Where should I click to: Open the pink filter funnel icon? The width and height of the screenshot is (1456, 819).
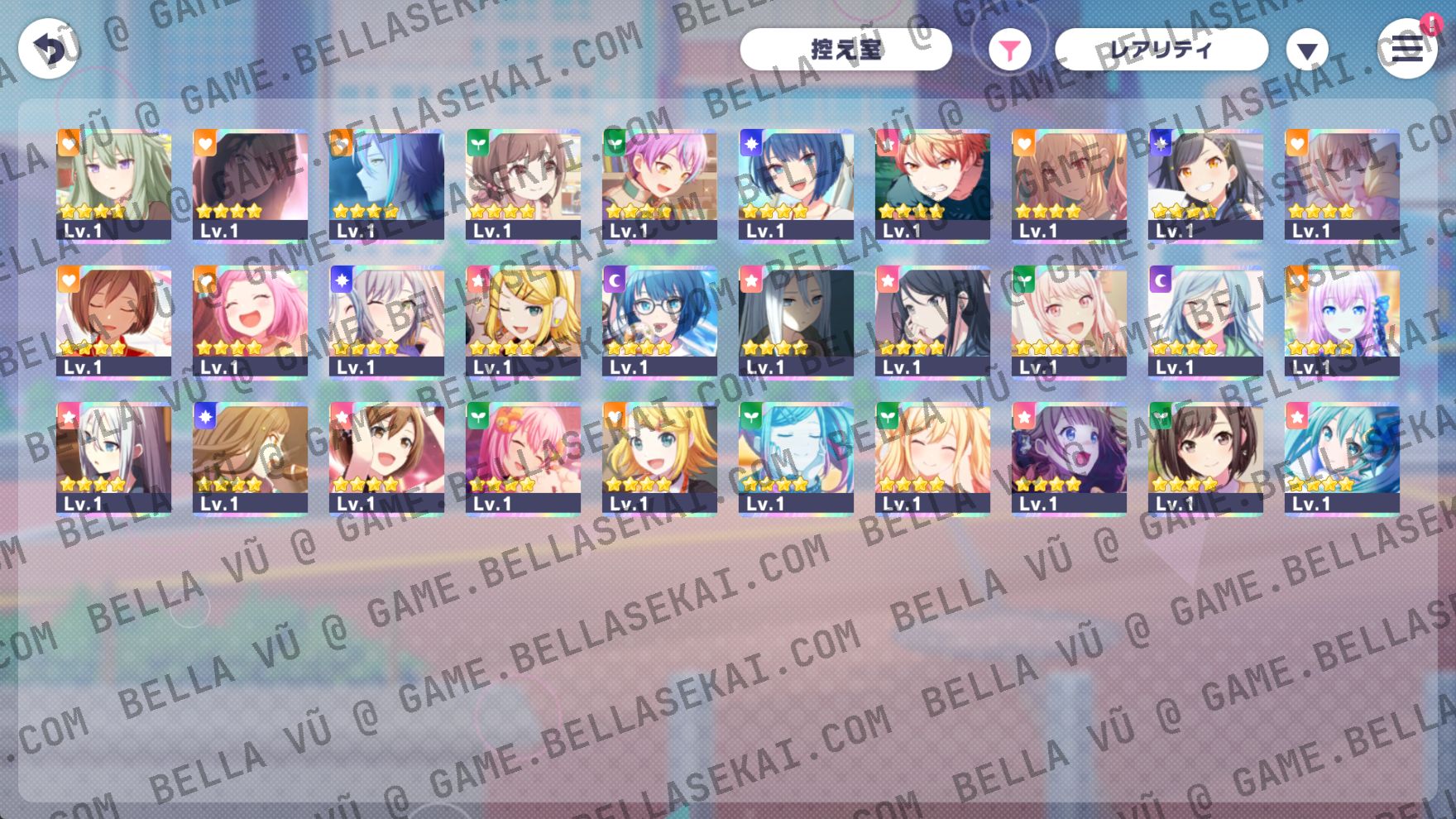(x=1009, y=50)
